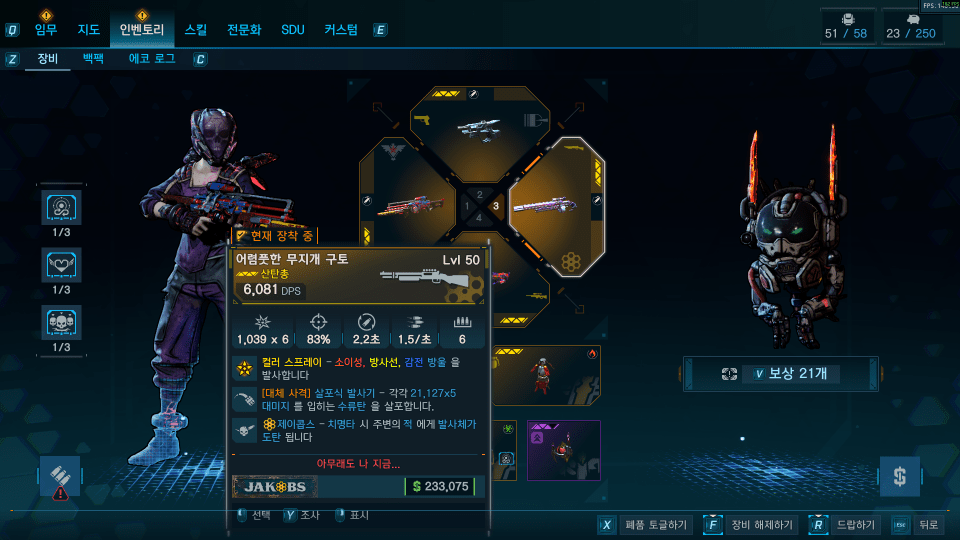Viewport: 960px width, 540px height.
Task: Select the heart-with-wings challenge icon
Action: click(x=61, y=265)
